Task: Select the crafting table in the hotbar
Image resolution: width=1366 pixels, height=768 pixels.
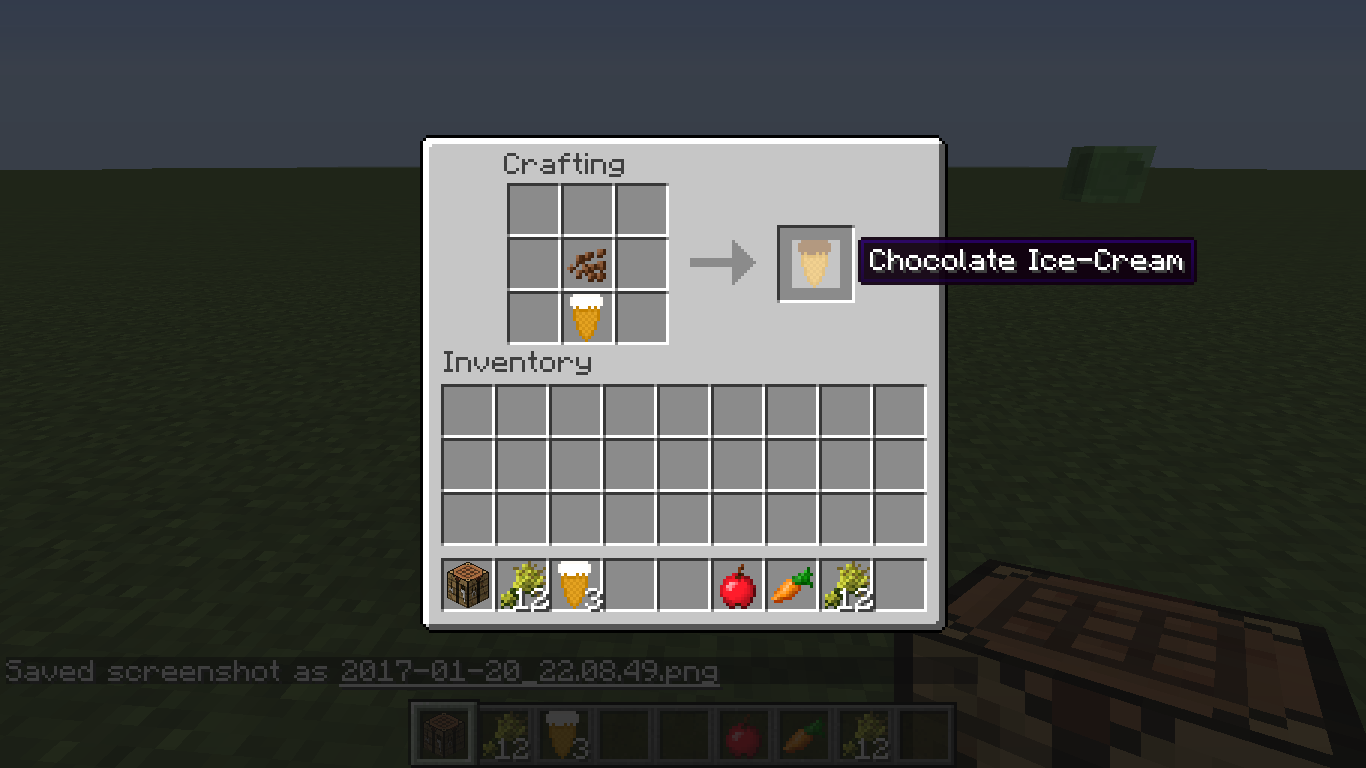Action: click(467, 585)
